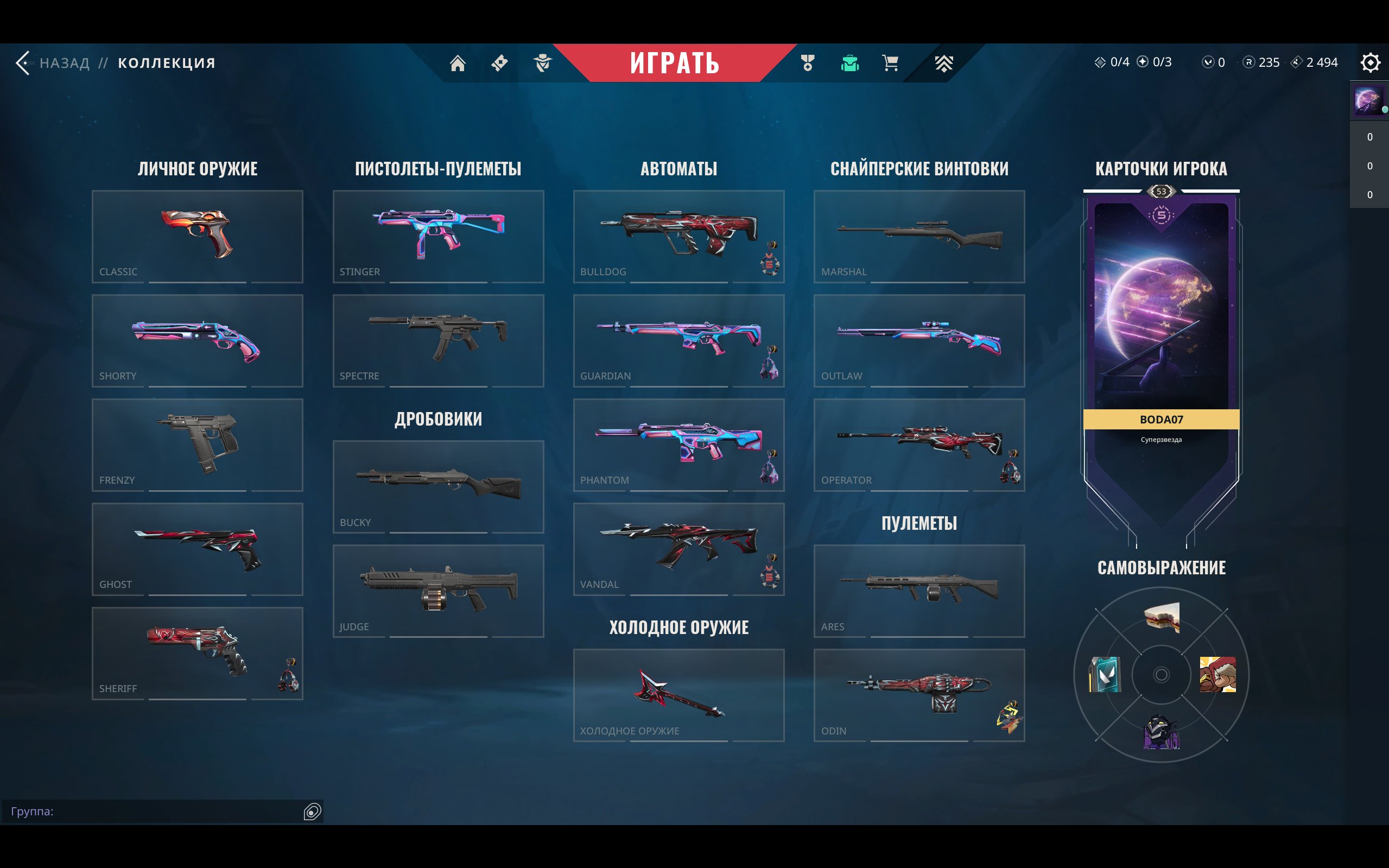Click the Valorant Points balance showing 2 494
This screenshot has width=1389, height=868.
point(1318,62)
